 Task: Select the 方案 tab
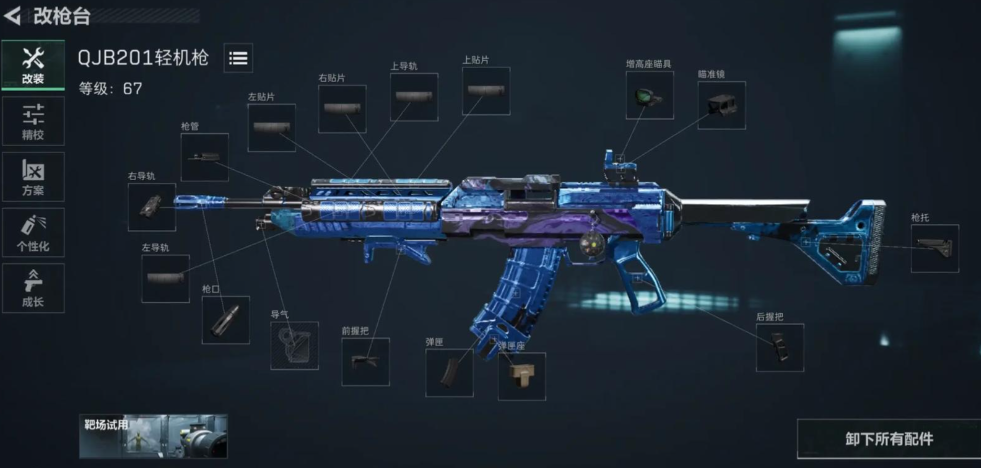point(33,177)
